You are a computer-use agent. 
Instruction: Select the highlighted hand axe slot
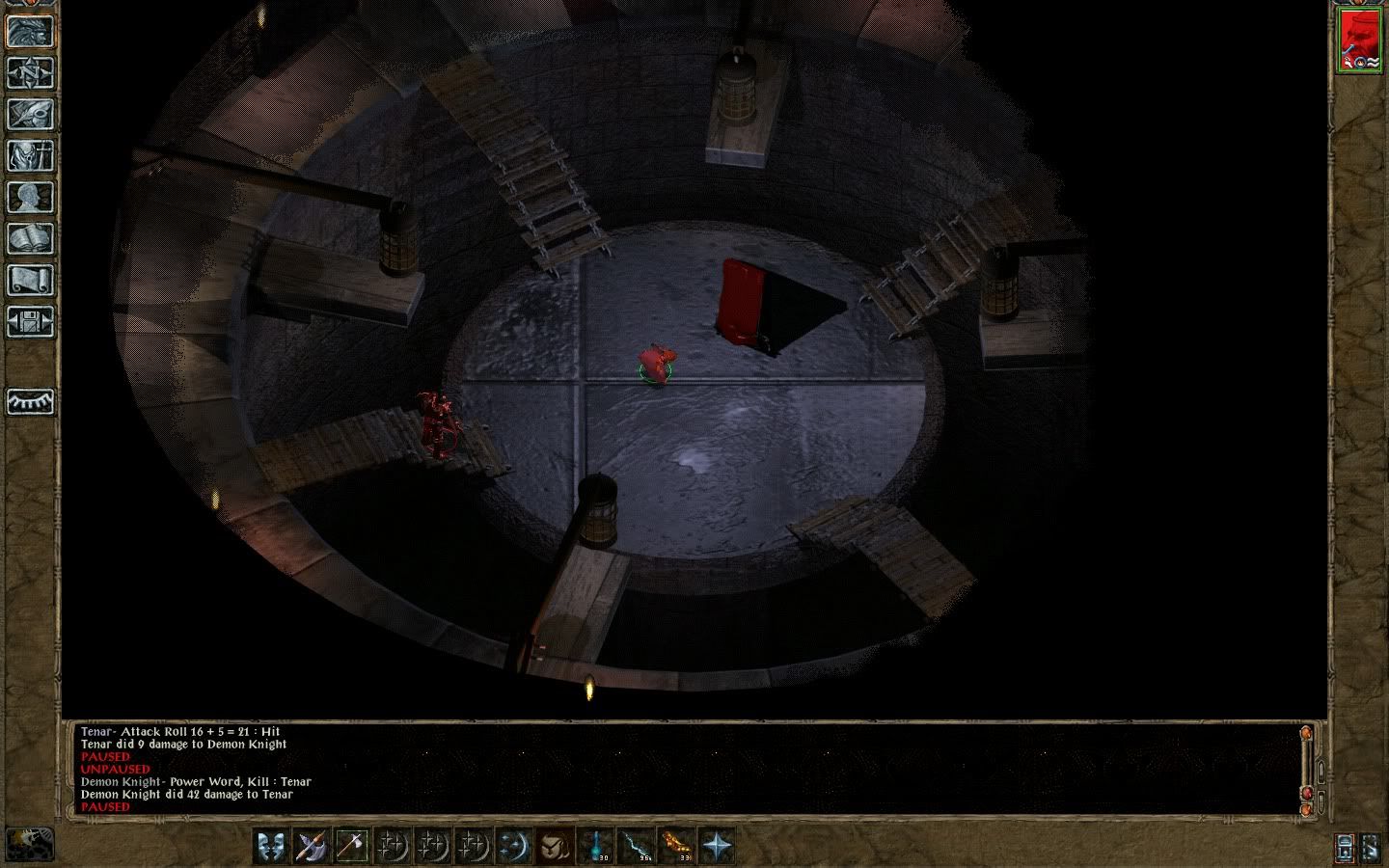[352, 846]
